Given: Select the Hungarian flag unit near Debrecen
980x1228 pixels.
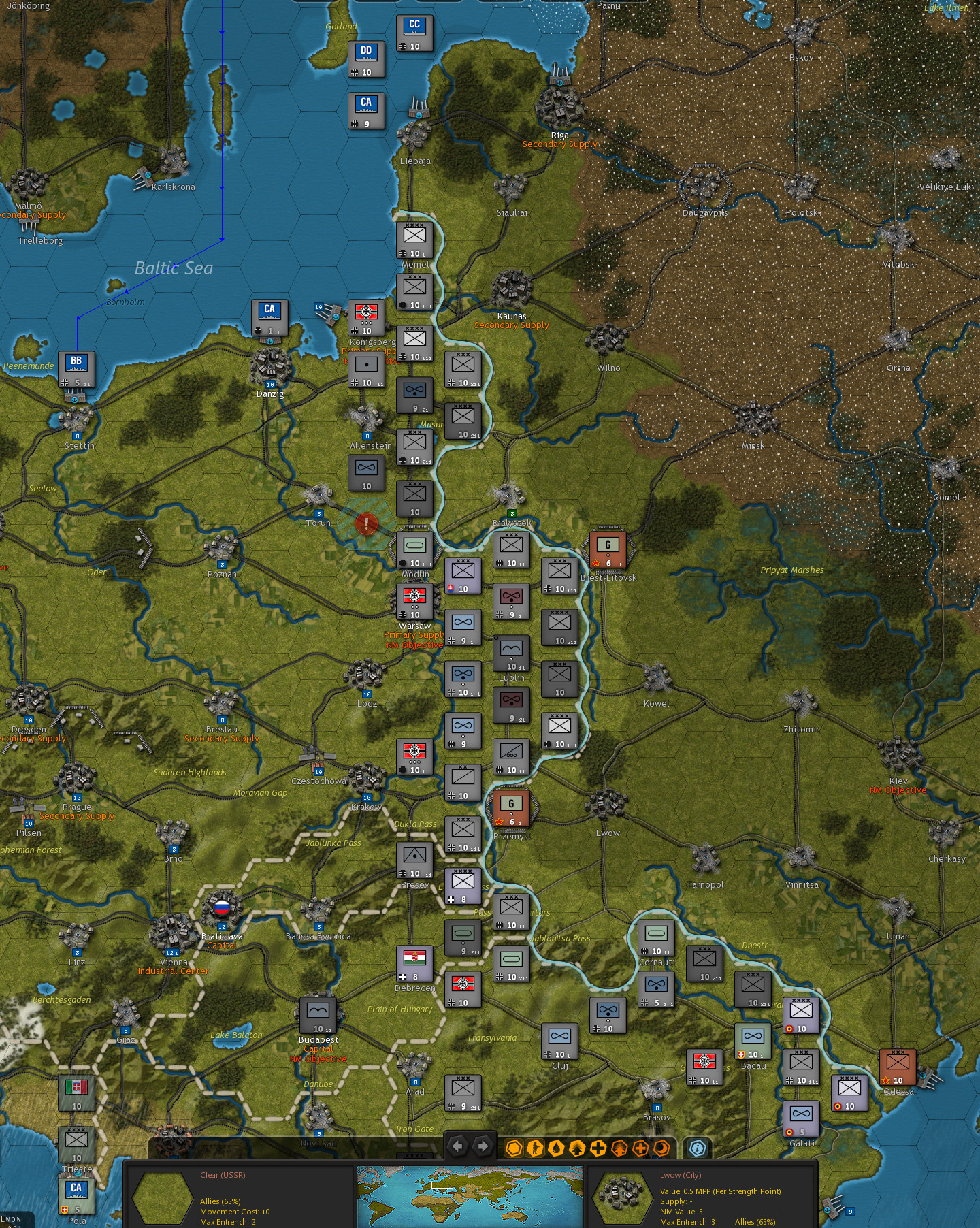Looking at the screenshot, I should click(414, 963).
